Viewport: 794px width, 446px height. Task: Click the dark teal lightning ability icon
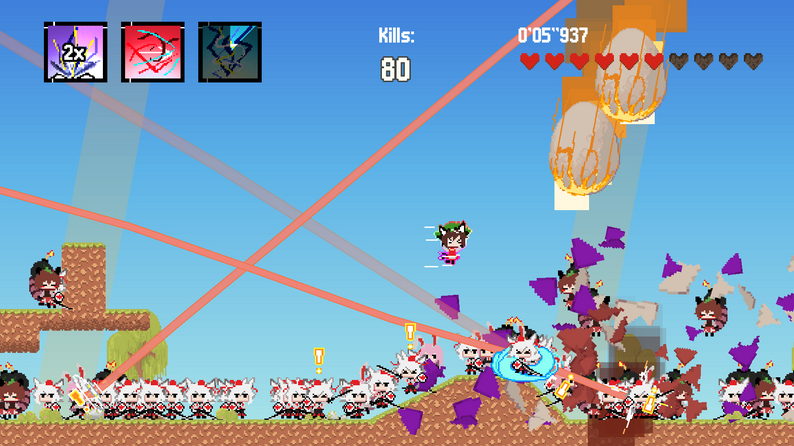click(x=229, y=52)
